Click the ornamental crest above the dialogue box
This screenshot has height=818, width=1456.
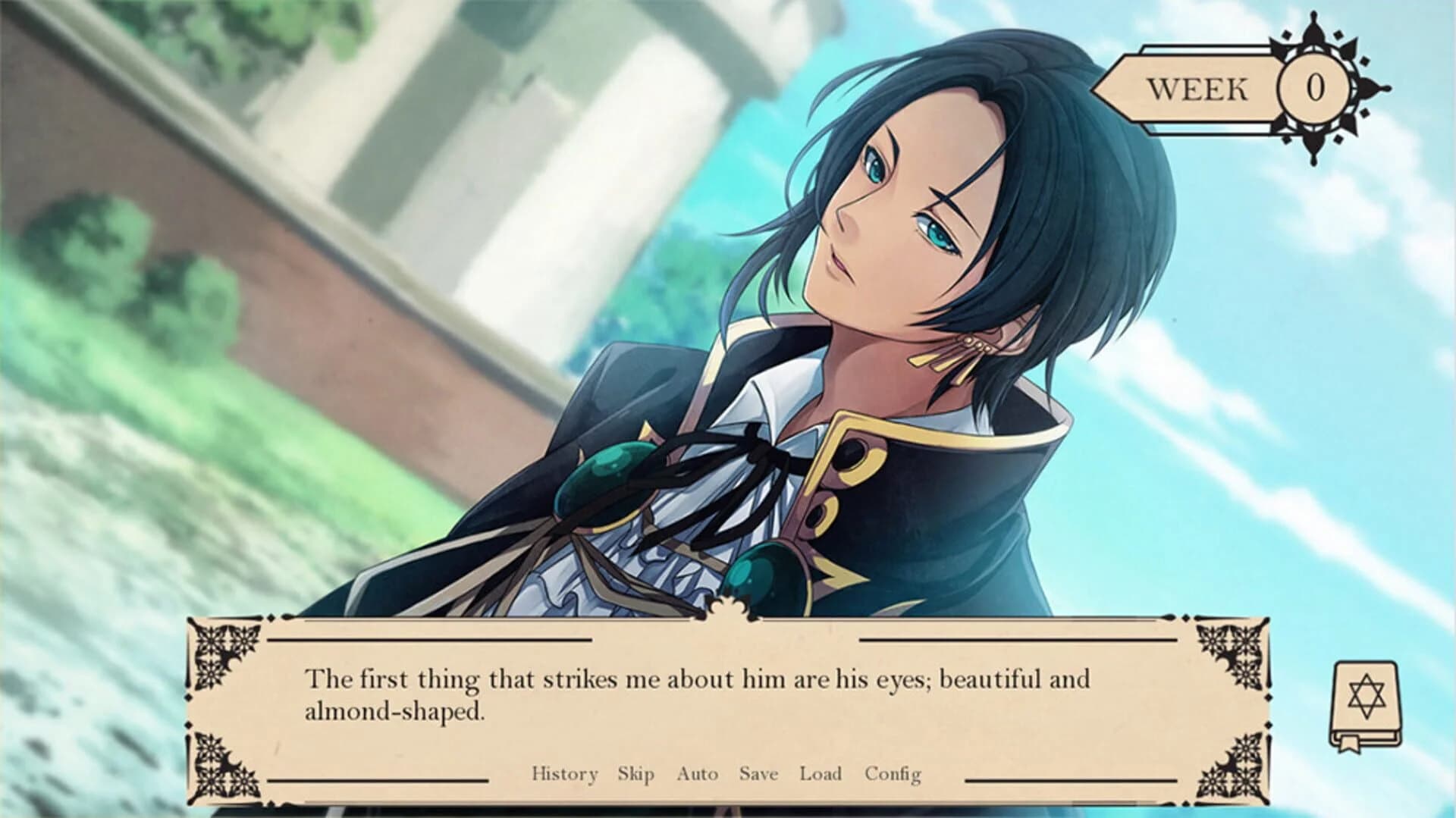[730, 610]
